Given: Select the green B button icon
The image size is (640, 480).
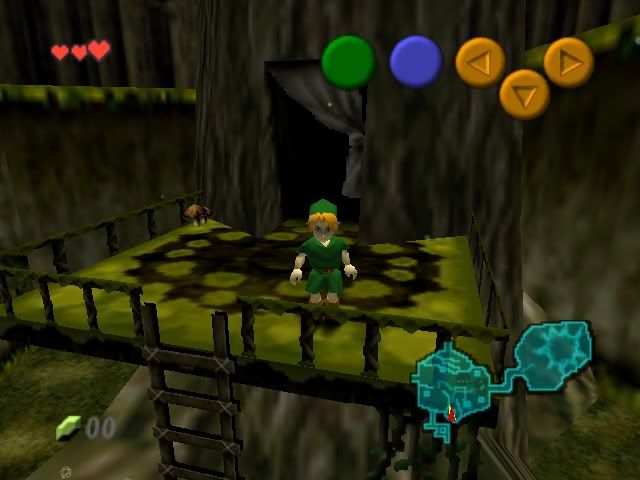Looking at the screenshot, I should [348, 62].
